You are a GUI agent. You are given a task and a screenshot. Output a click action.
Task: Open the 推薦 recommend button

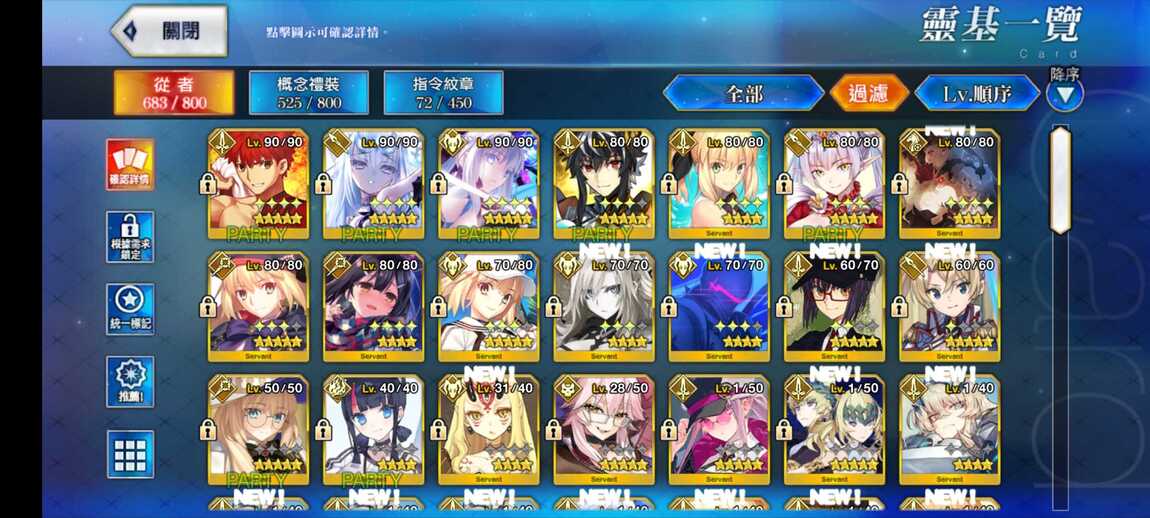click(130, 381)
